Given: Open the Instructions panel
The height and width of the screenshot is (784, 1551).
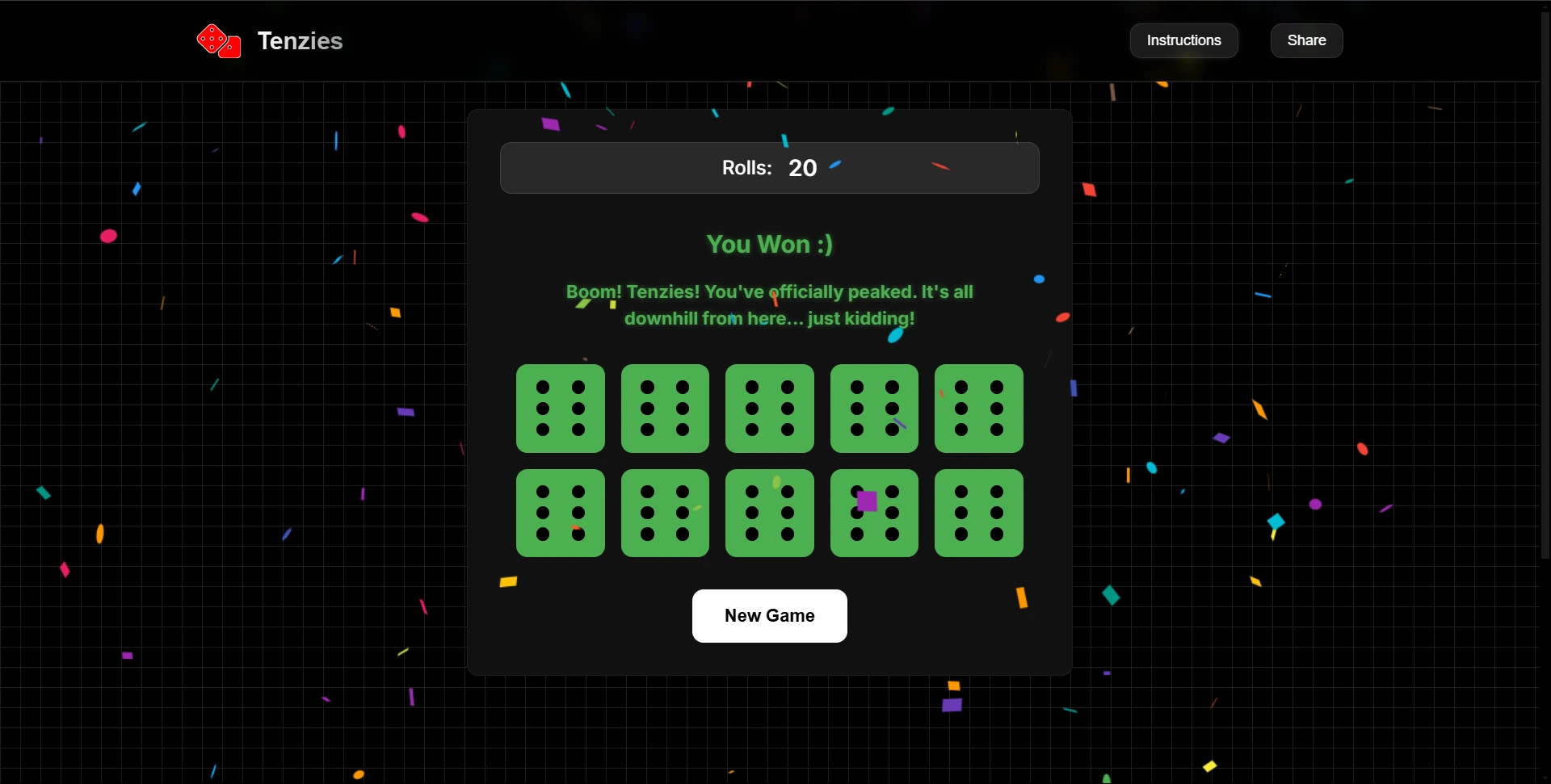Looking at the screenshot, I should pyautogui.click(x=1183, y=40).
